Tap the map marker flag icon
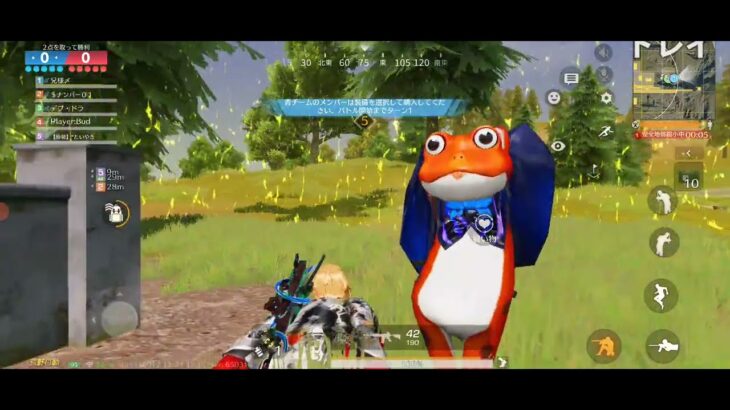Screen dimensions: 730x410 point(594,171)
